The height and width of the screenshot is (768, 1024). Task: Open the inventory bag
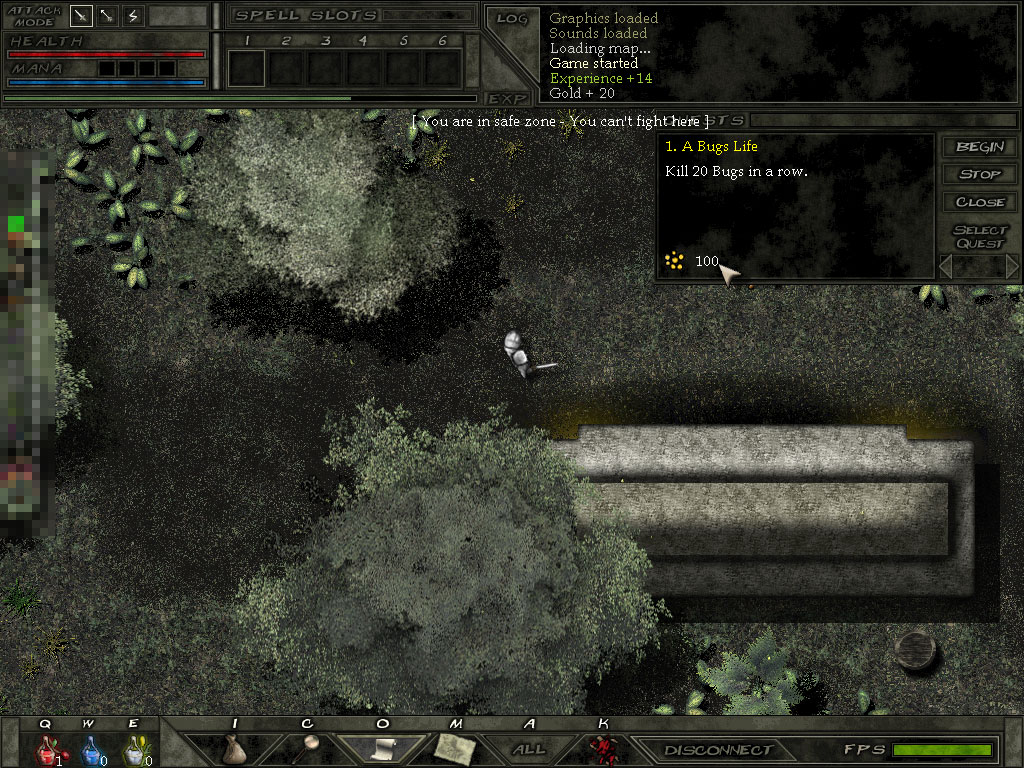click(234, 749)
